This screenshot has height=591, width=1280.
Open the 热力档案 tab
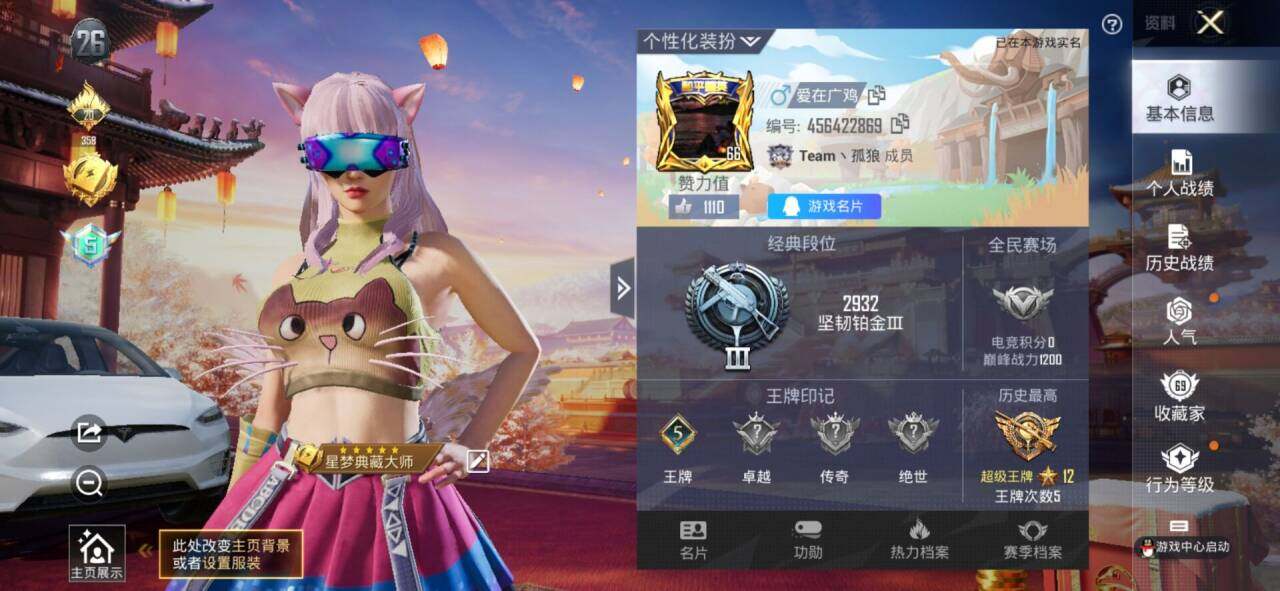920,540
